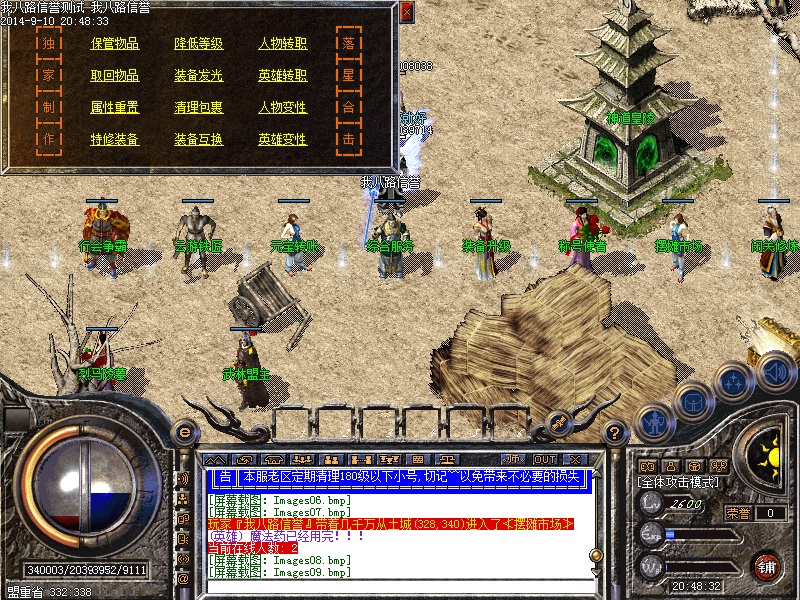Open the red 铺 shop button
800x600 pixels.
click(x=768, y=566)
